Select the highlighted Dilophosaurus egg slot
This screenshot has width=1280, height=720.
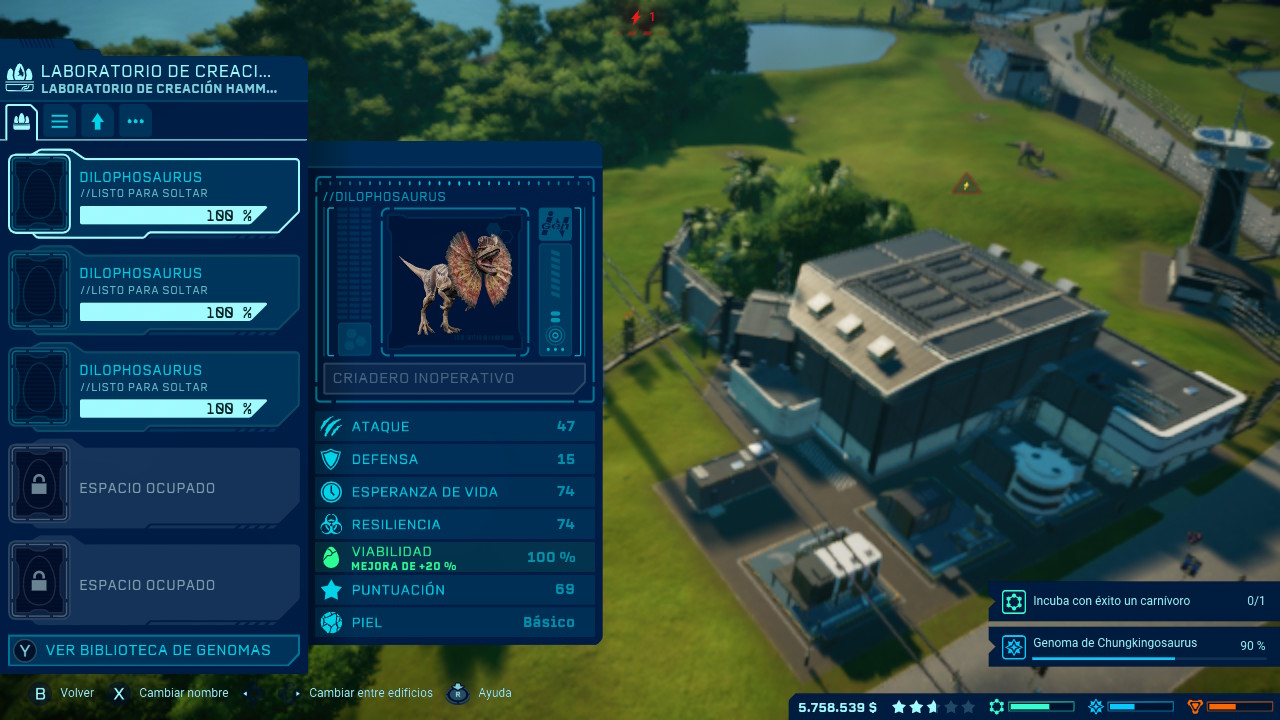point(154,195)
